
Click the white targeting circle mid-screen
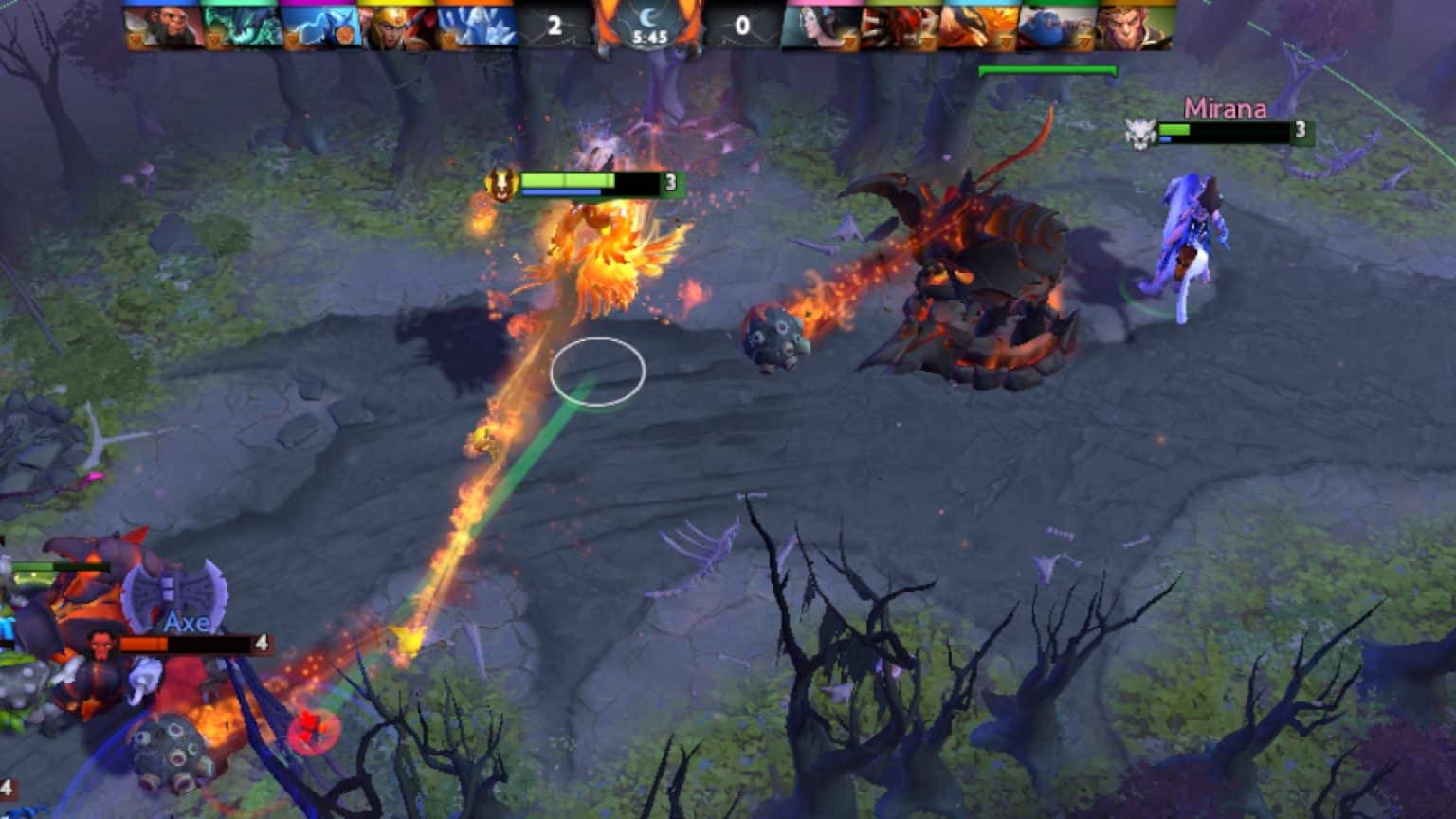click(598, 372)
